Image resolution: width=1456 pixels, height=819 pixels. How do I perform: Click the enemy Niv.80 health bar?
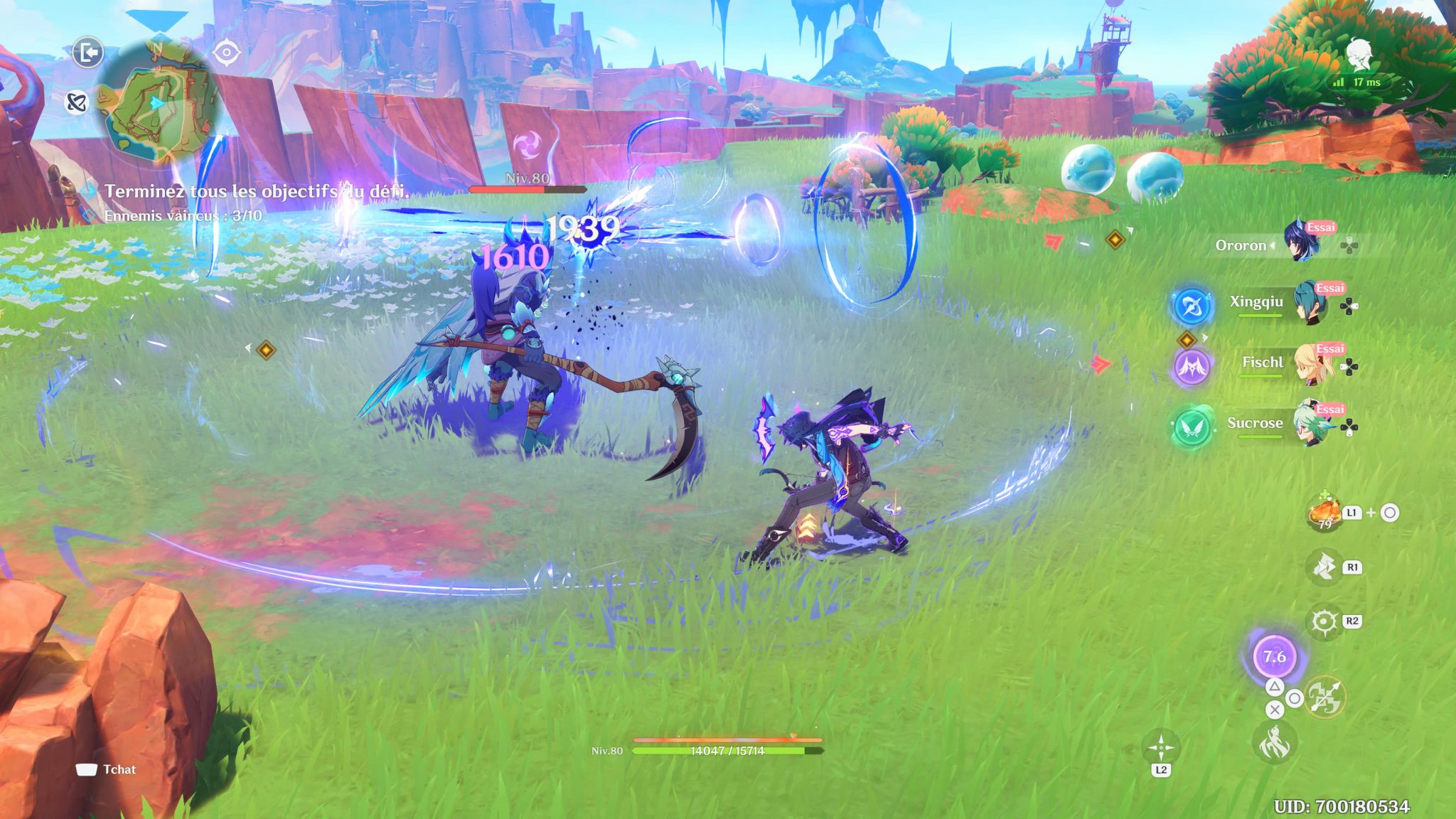tap(526, 190)
